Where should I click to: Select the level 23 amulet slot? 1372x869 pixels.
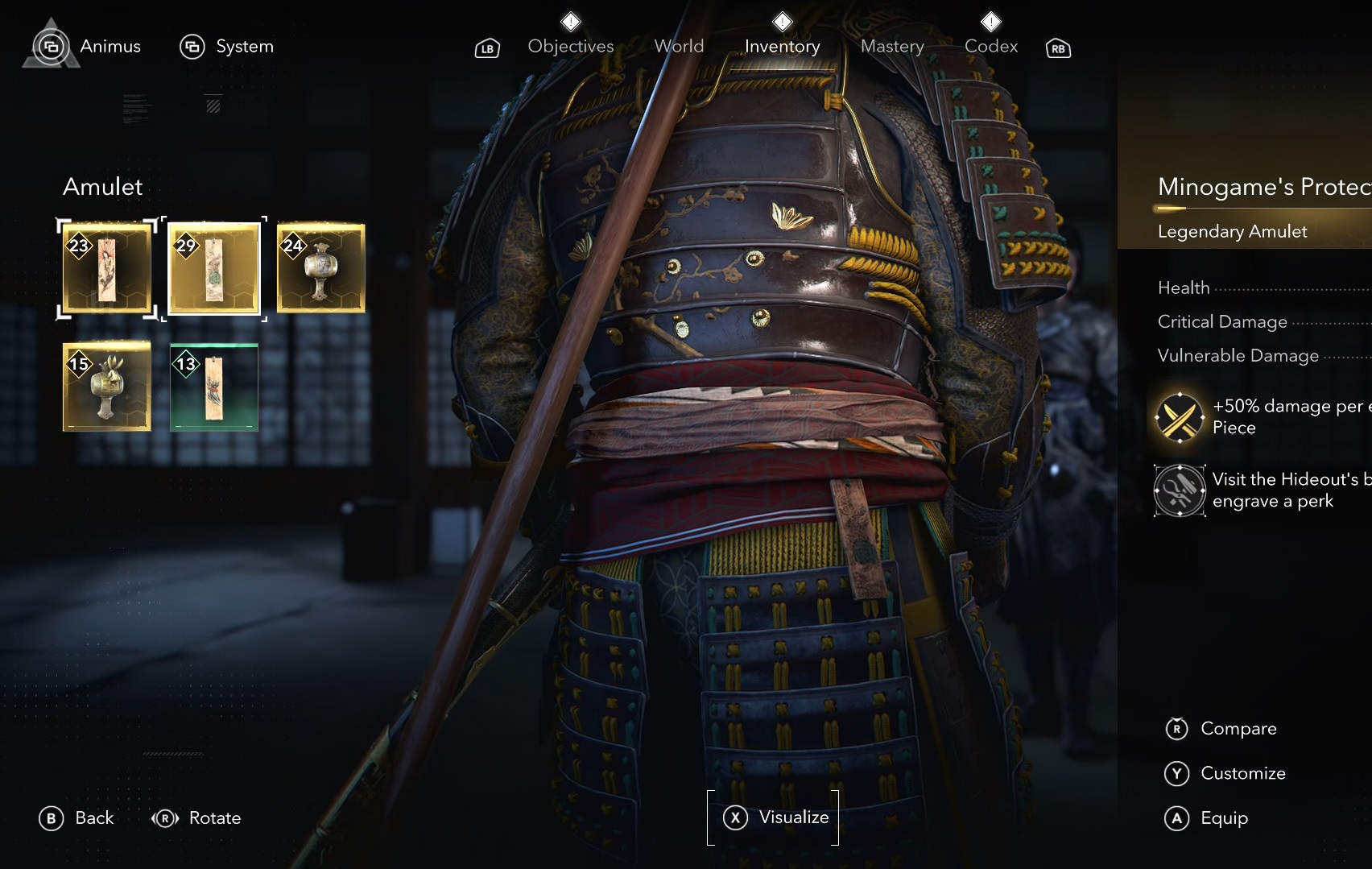pyautogui.click(x=107, y=269)
